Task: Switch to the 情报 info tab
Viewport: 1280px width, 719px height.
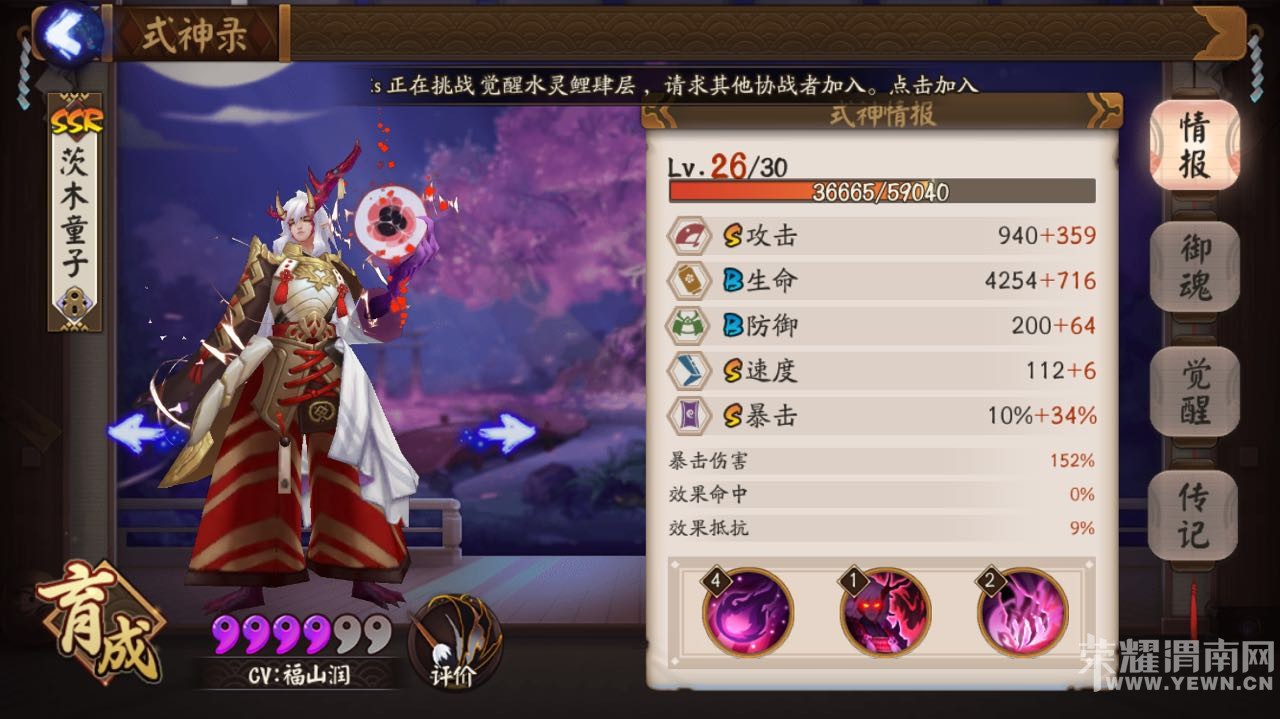Action: point(1194,145)
